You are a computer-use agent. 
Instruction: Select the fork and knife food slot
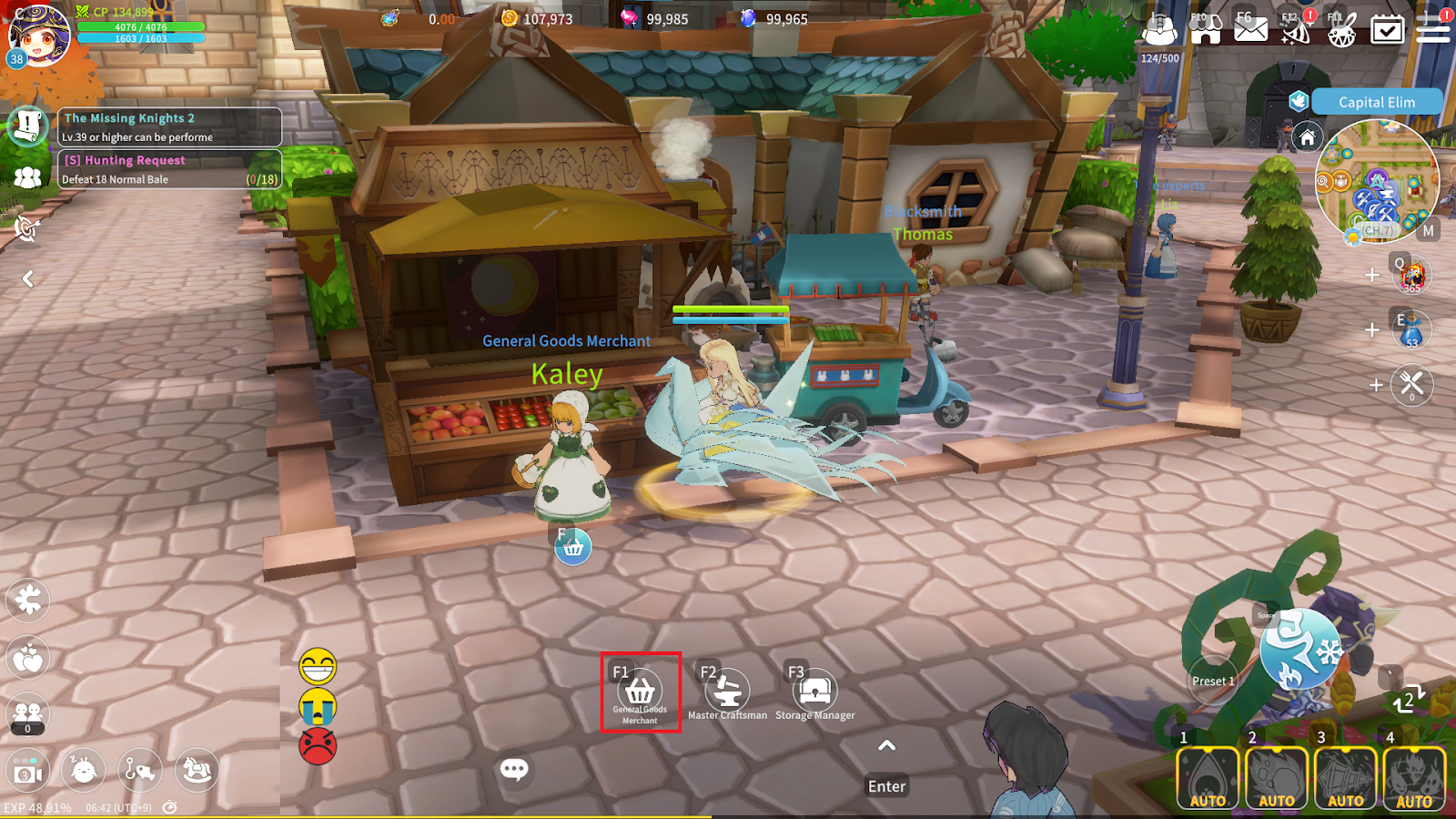click(1411, 384)
